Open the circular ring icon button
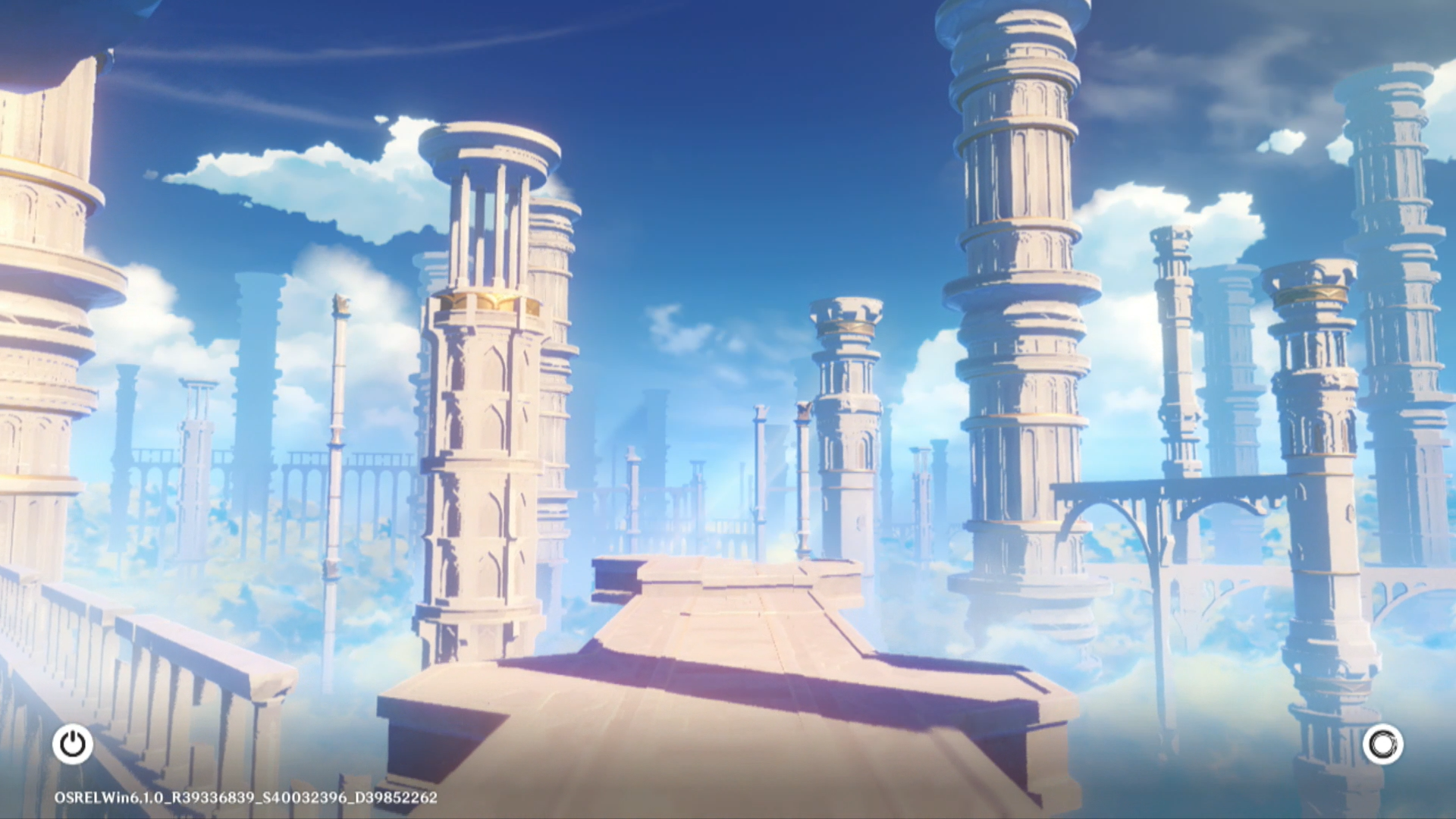 1382,744
